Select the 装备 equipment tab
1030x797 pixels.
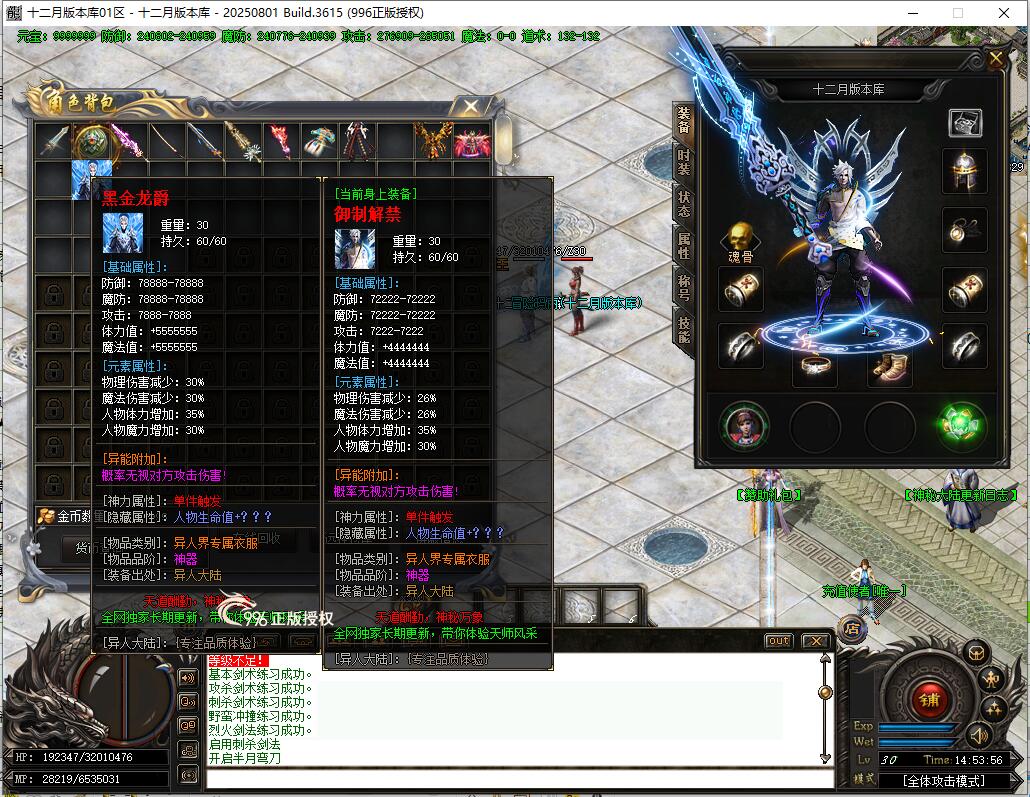coord(684,121)
